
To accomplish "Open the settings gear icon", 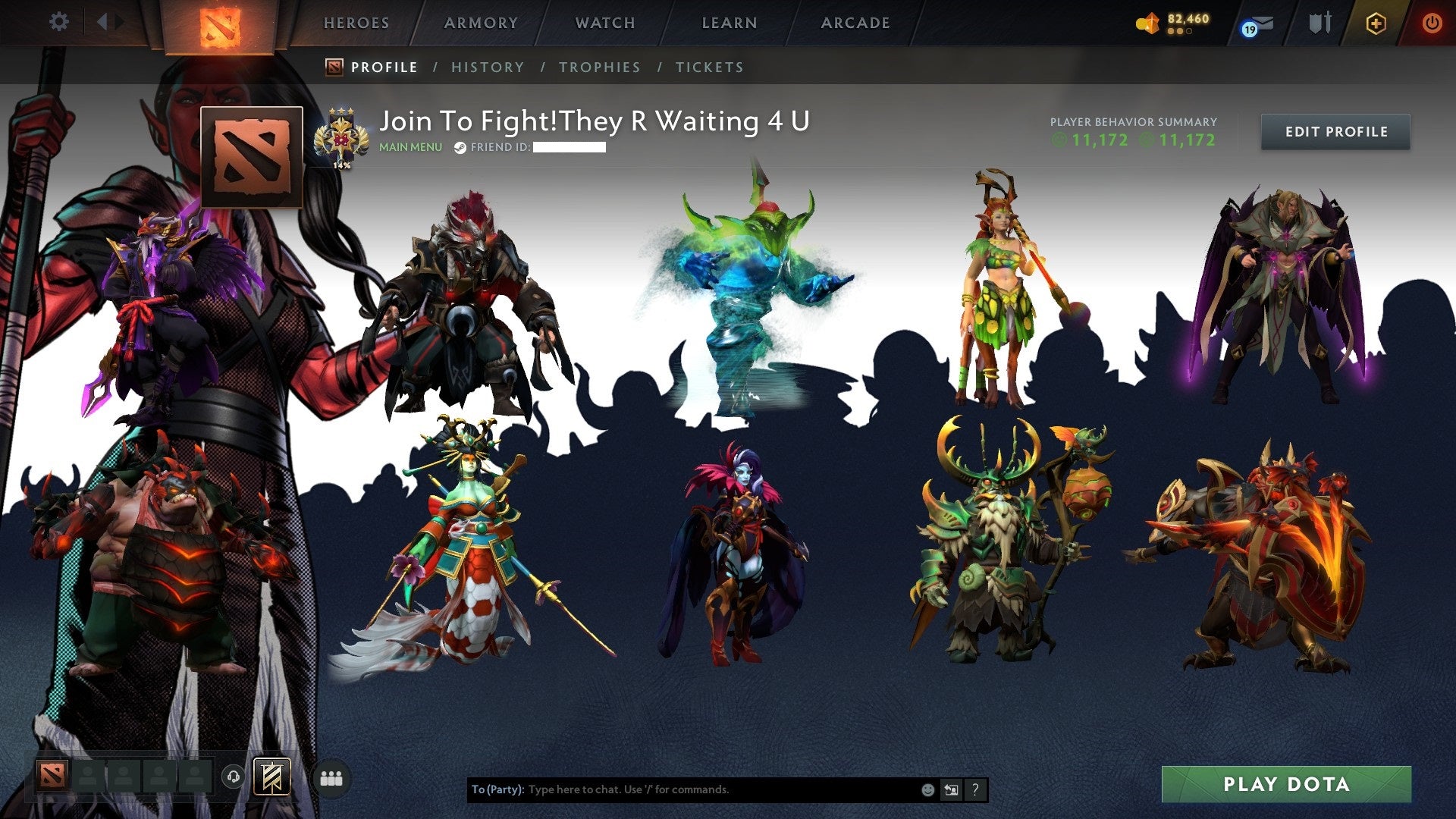I will (x=59, y=22).
